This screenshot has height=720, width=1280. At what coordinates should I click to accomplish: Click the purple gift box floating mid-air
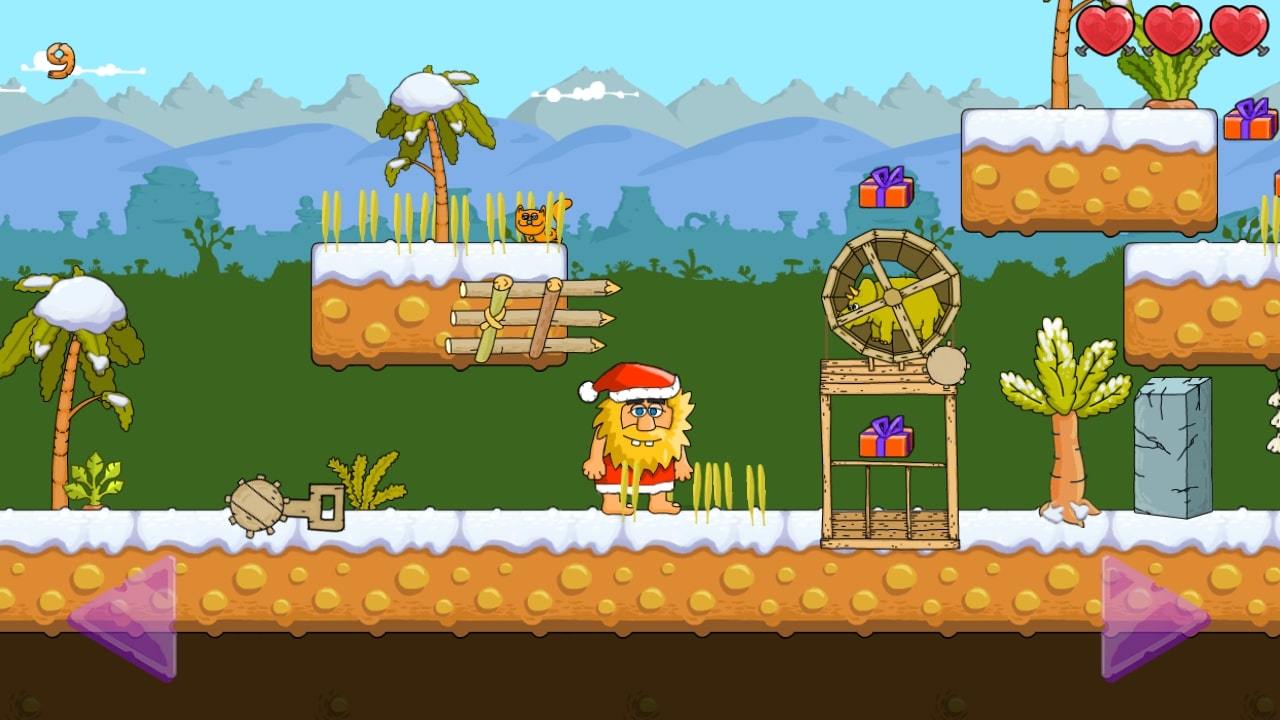(x=884, y=189)
